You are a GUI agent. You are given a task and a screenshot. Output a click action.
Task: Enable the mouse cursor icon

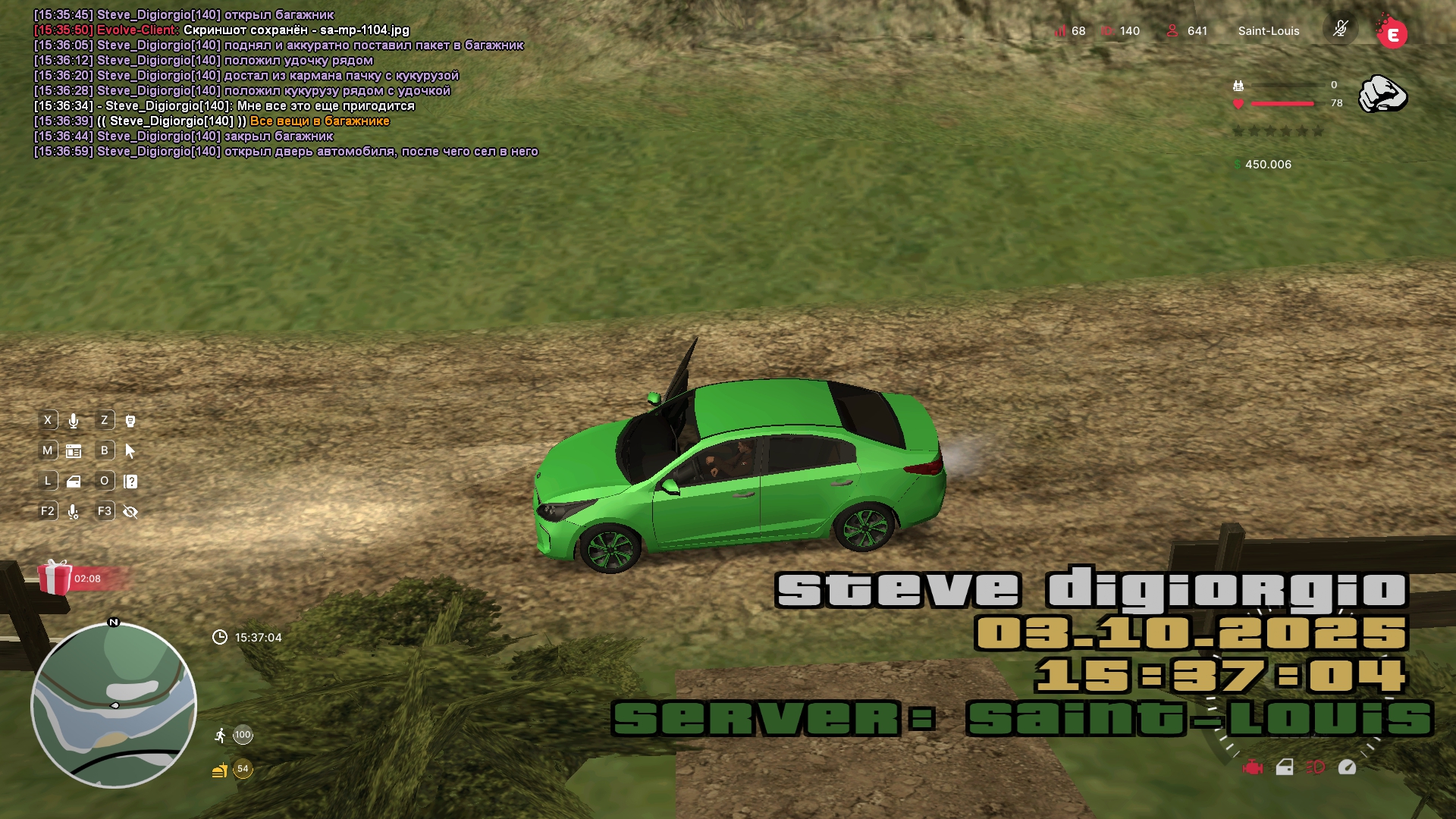[130, 451]
